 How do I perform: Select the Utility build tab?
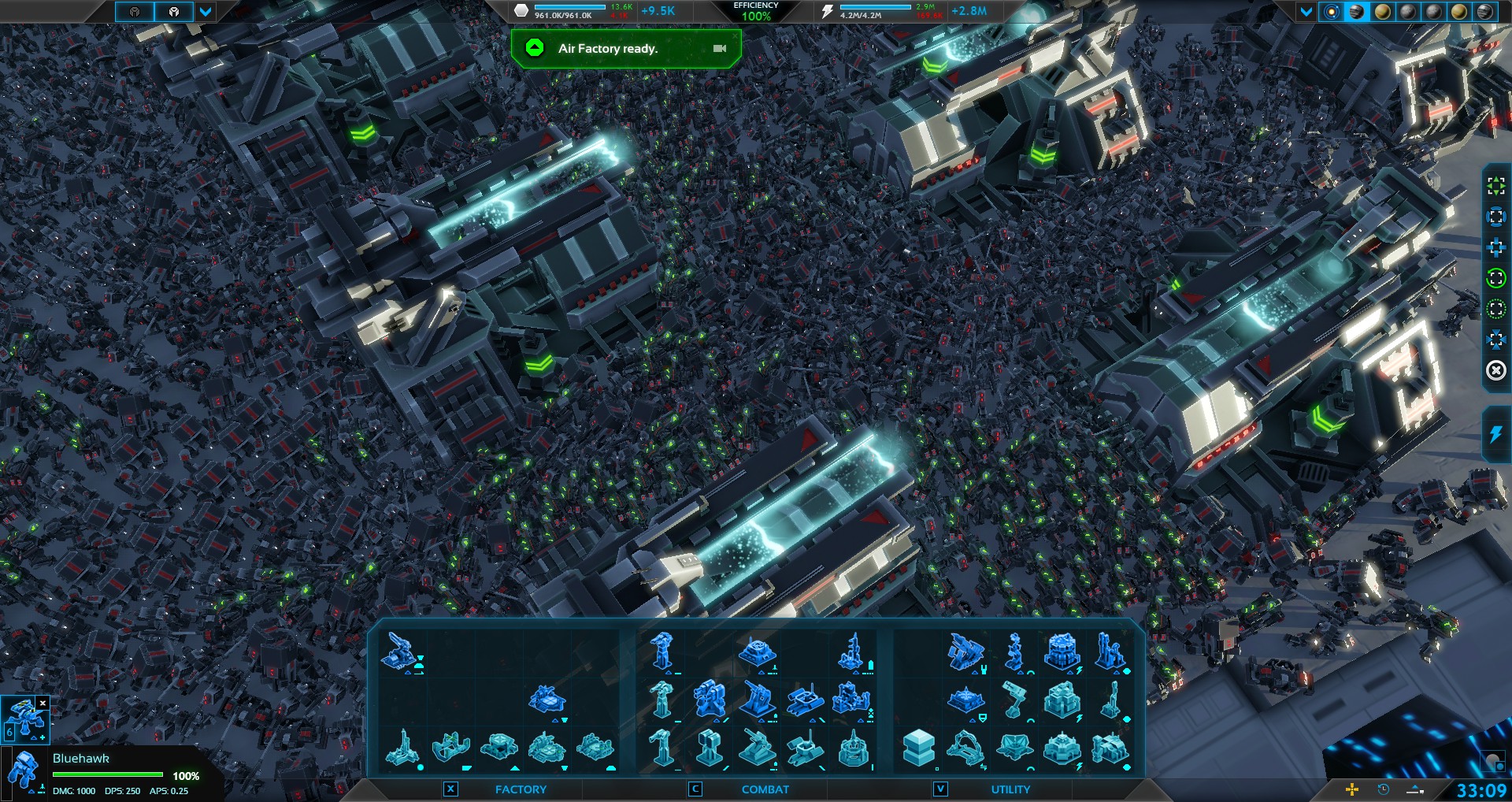point(1010,789)
